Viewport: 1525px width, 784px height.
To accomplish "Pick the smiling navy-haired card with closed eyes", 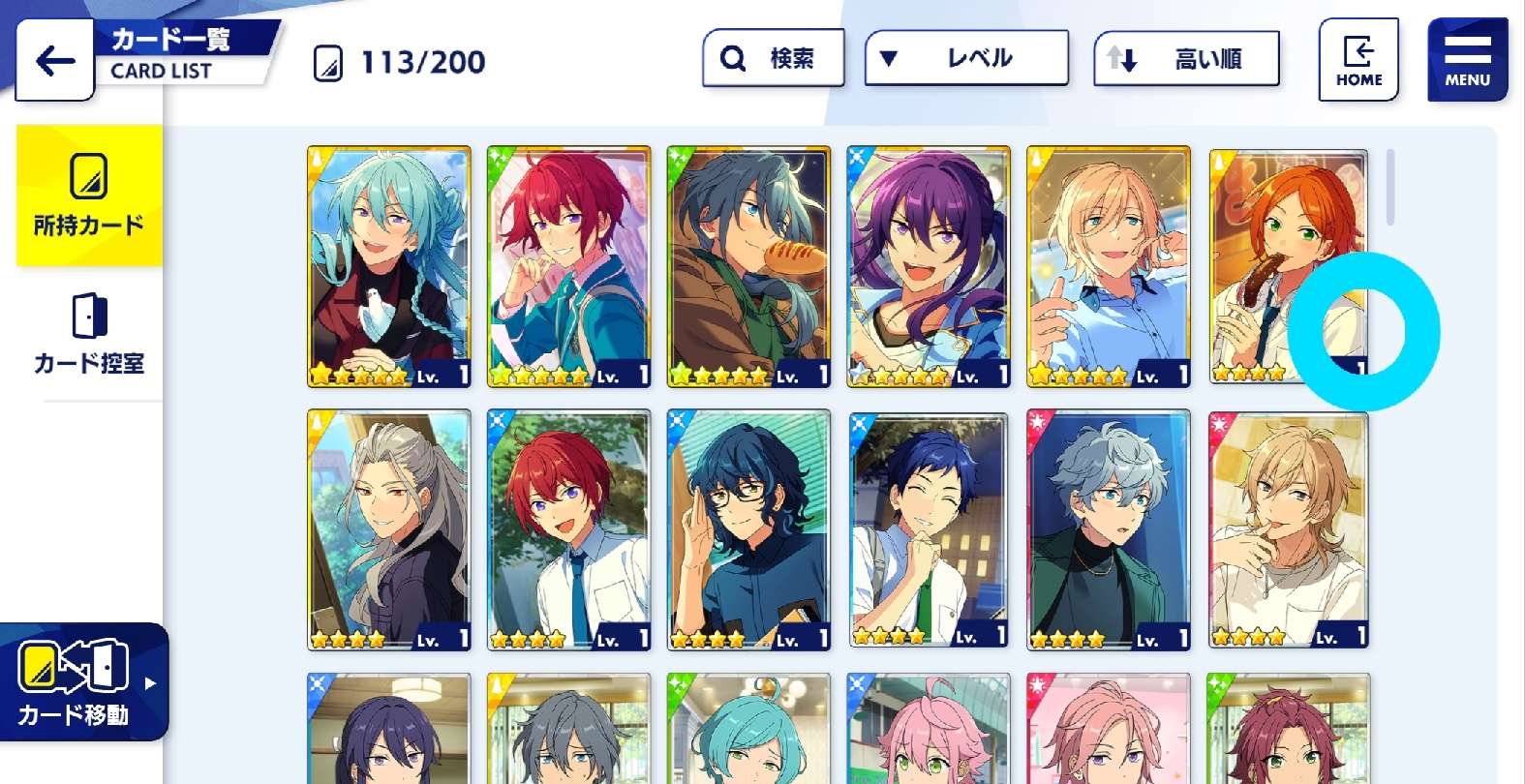I will 929,529.
